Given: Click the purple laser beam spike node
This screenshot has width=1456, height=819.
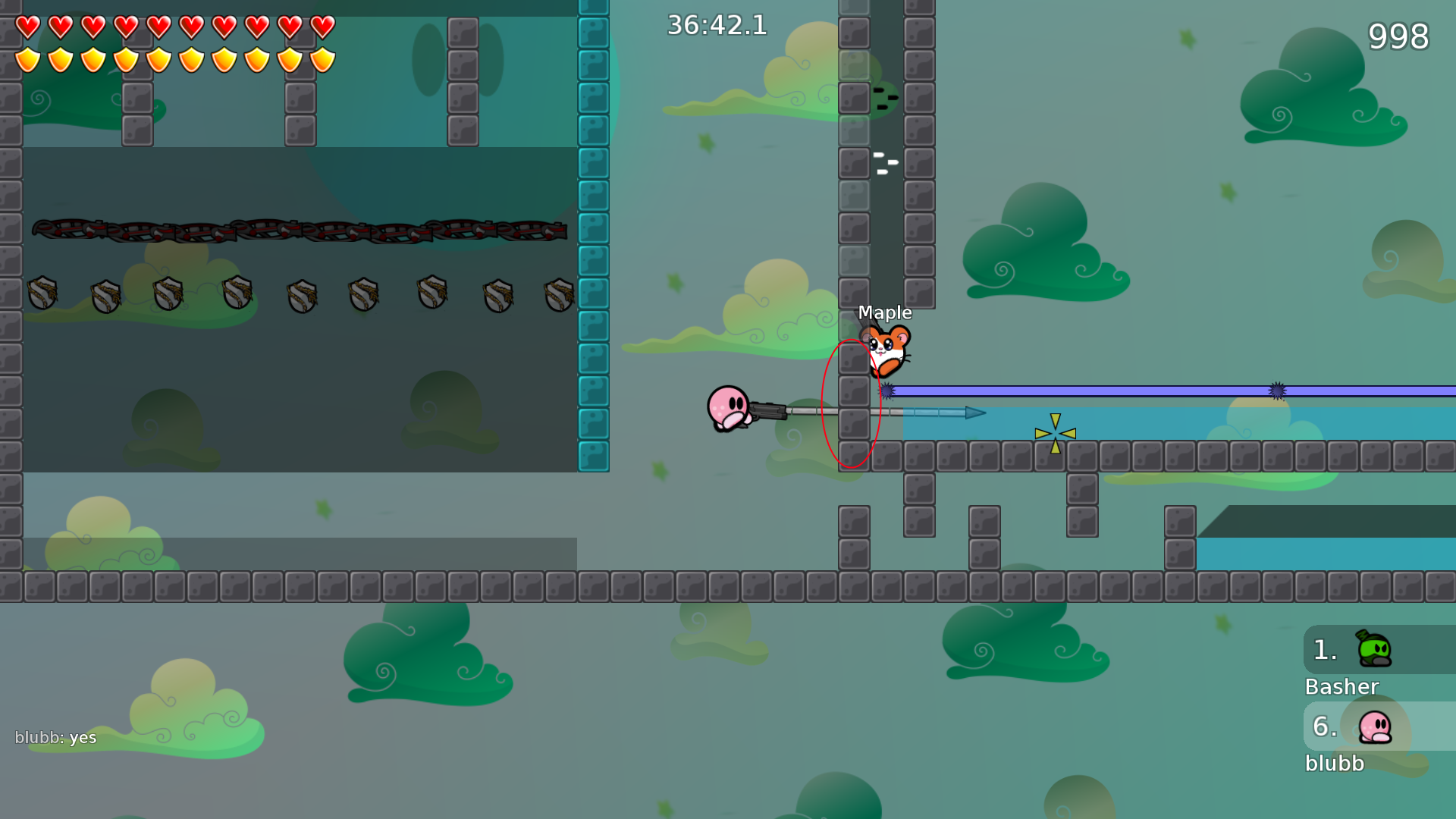Looking at the screenshot, I should point(887,391).
